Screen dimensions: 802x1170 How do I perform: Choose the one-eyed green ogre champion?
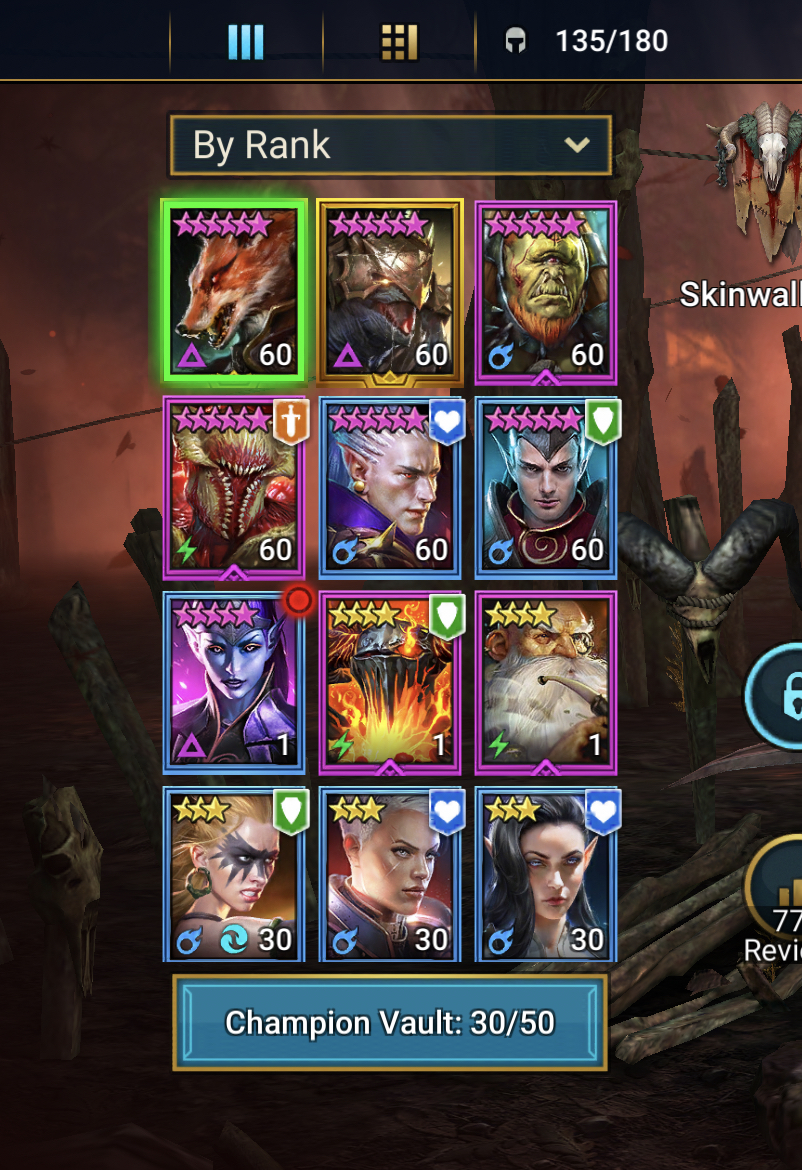click(x=545, y=290)
